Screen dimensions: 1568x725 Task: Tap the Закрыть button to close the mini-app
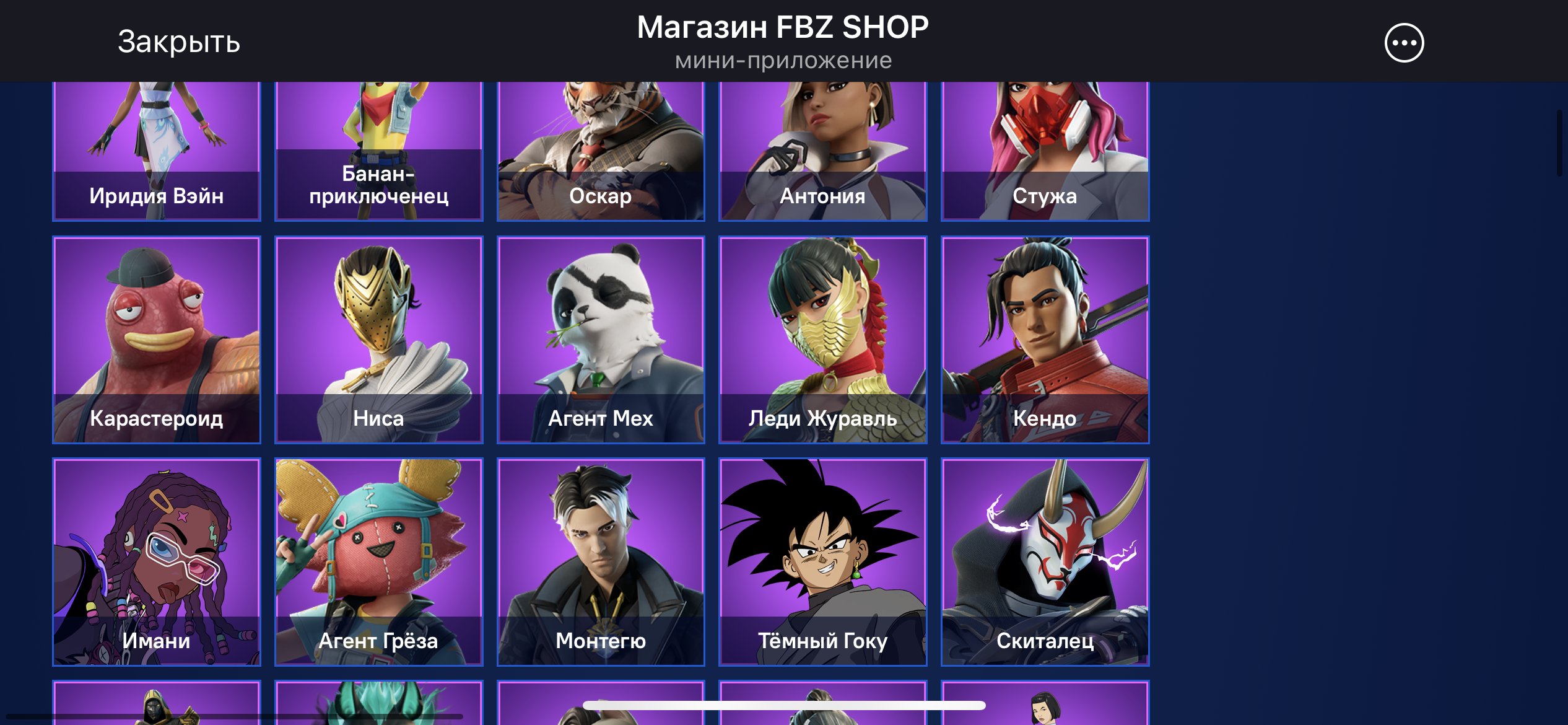click(x=177, y=42)
